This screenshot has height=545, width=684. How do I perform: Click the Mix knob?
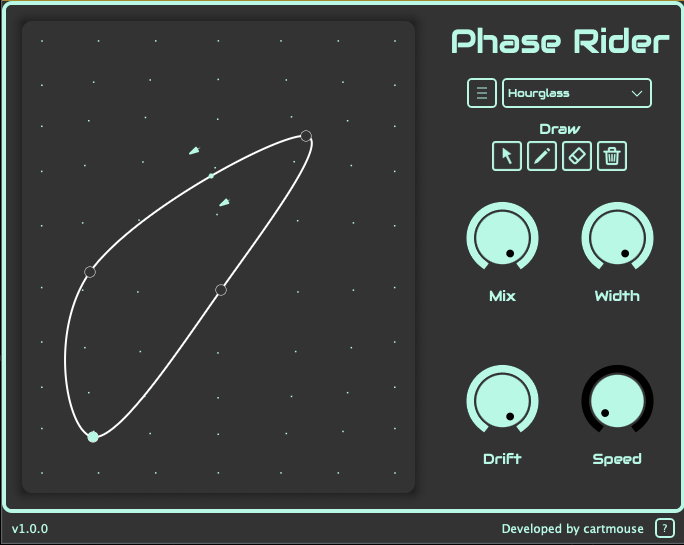pyautogui.click(x=502, y=238)
